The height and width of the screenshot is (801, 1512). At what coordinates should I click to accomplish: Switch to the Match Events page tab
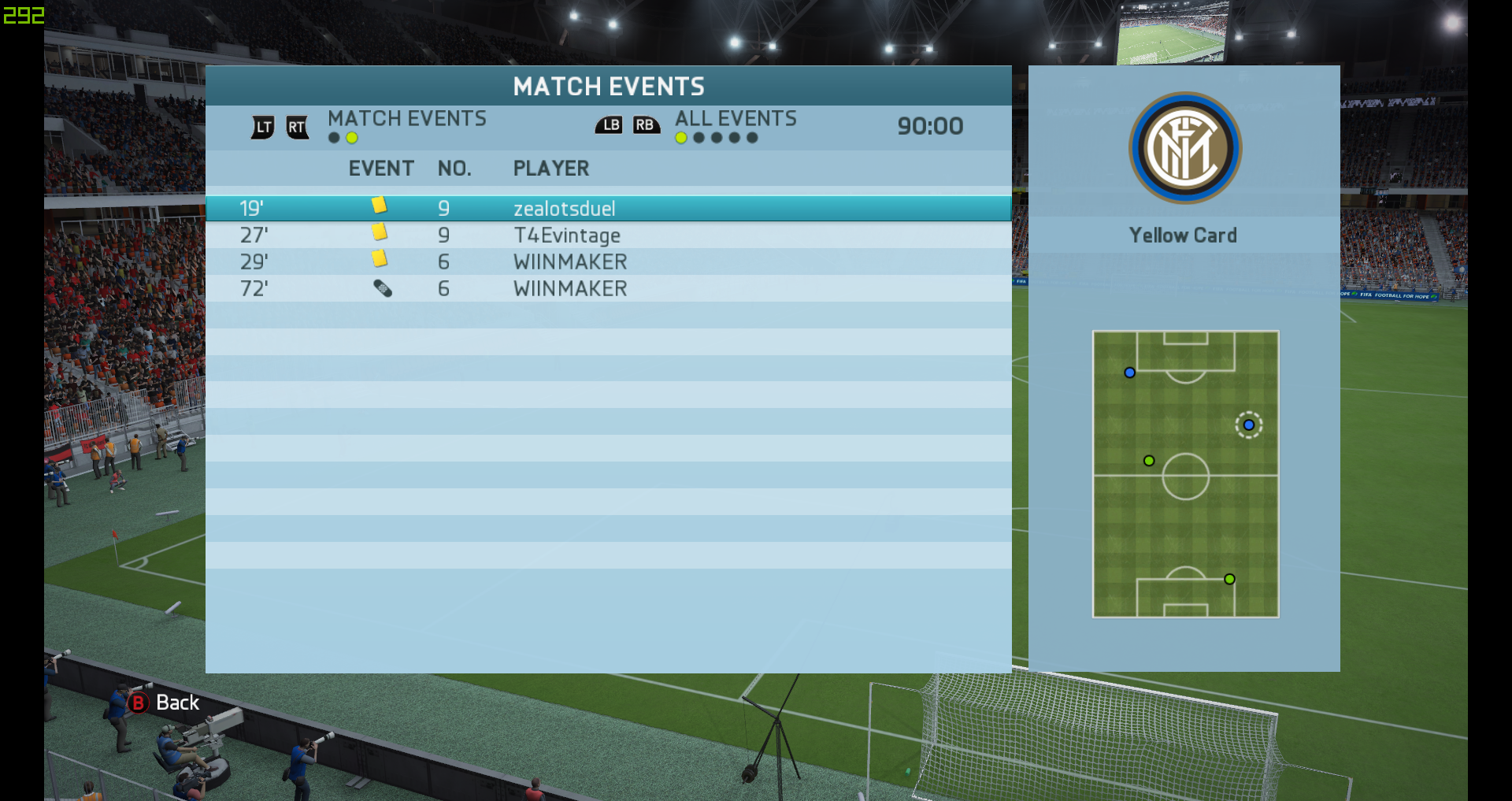[x=406, y=119]
